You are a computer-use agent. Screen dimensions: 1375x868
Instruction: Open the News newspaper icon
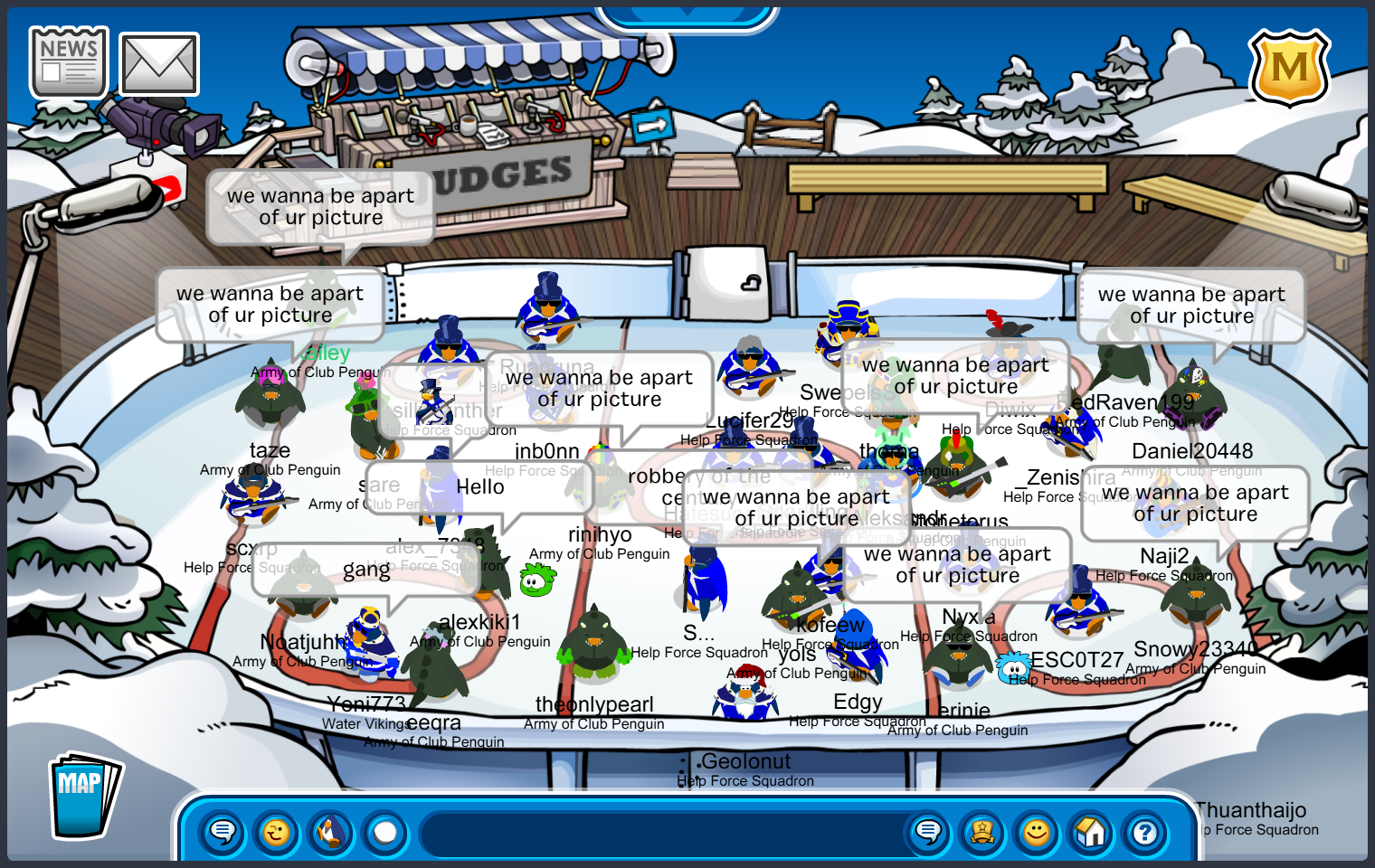pyautogui.click(x=67, y=61)
